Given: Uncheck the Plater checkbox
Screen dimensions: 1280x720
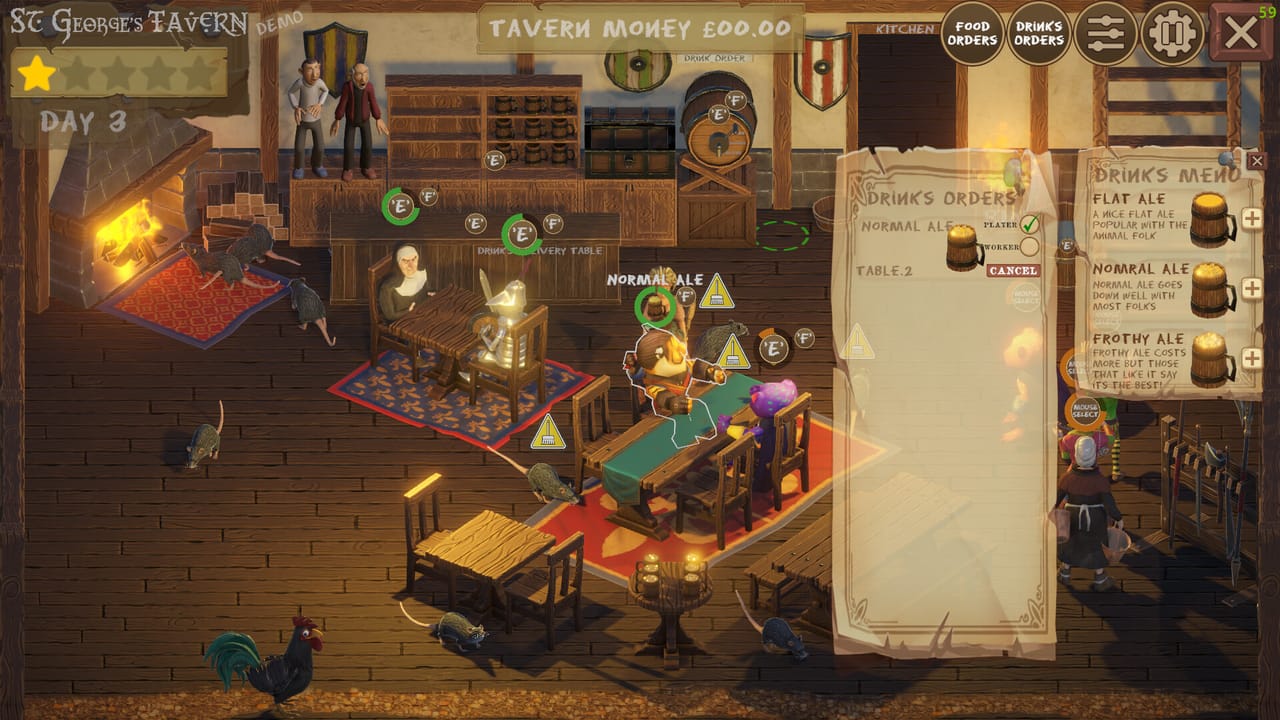Looking at the screenshot, I should point(1030,223).
